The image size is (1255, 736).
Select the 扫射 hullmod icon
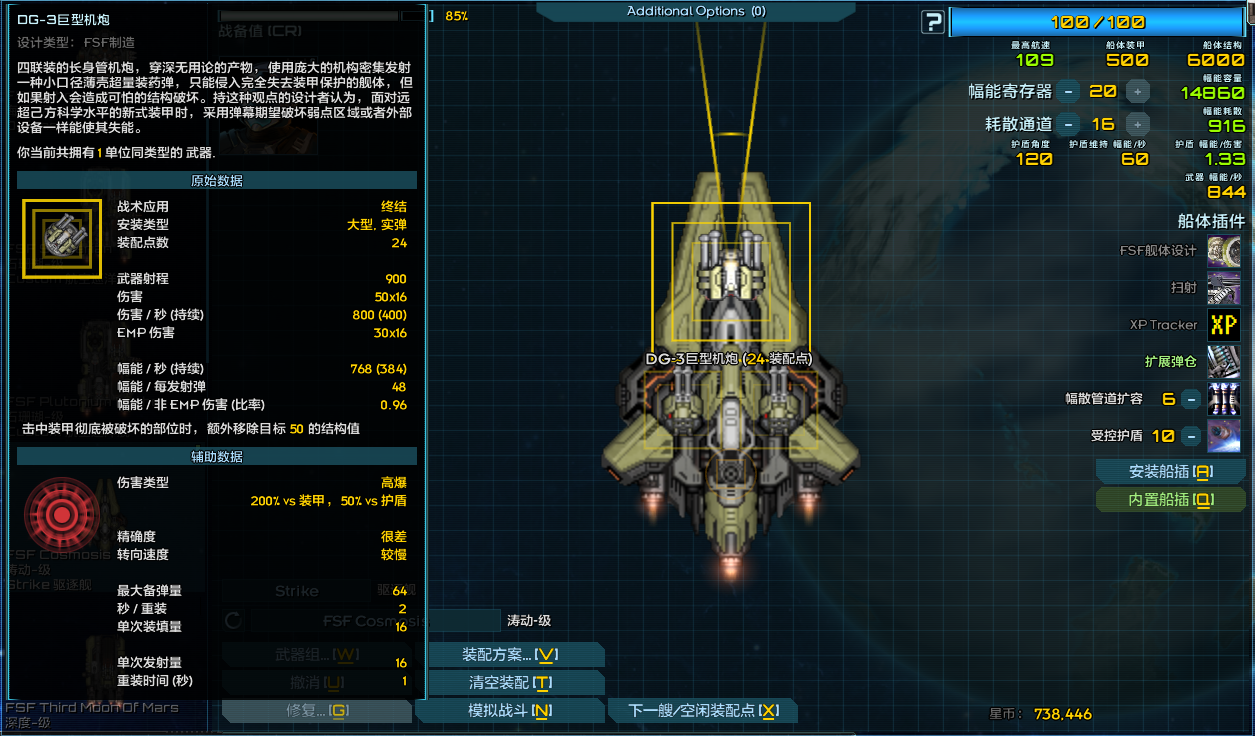(1224, 288)
